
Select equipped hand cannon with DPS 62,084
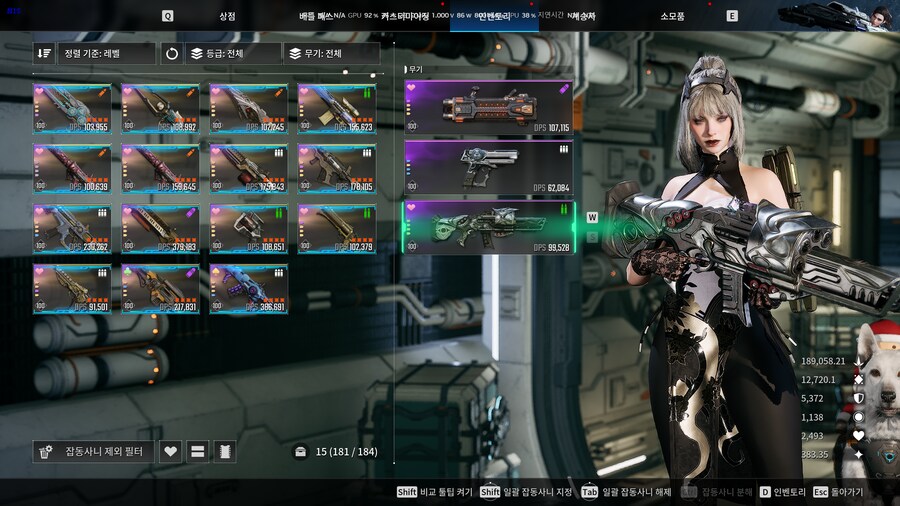tap(488, 168)
